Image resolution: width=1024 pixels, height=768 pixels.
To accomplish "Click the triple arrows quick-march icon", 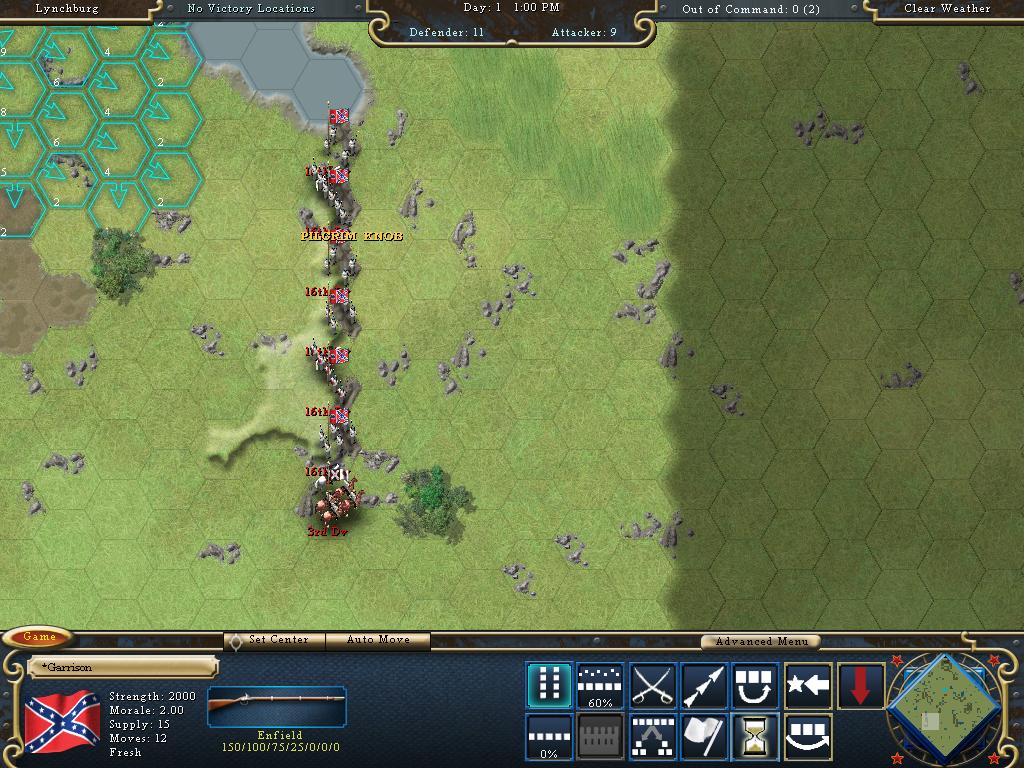I will pos(704,685).
